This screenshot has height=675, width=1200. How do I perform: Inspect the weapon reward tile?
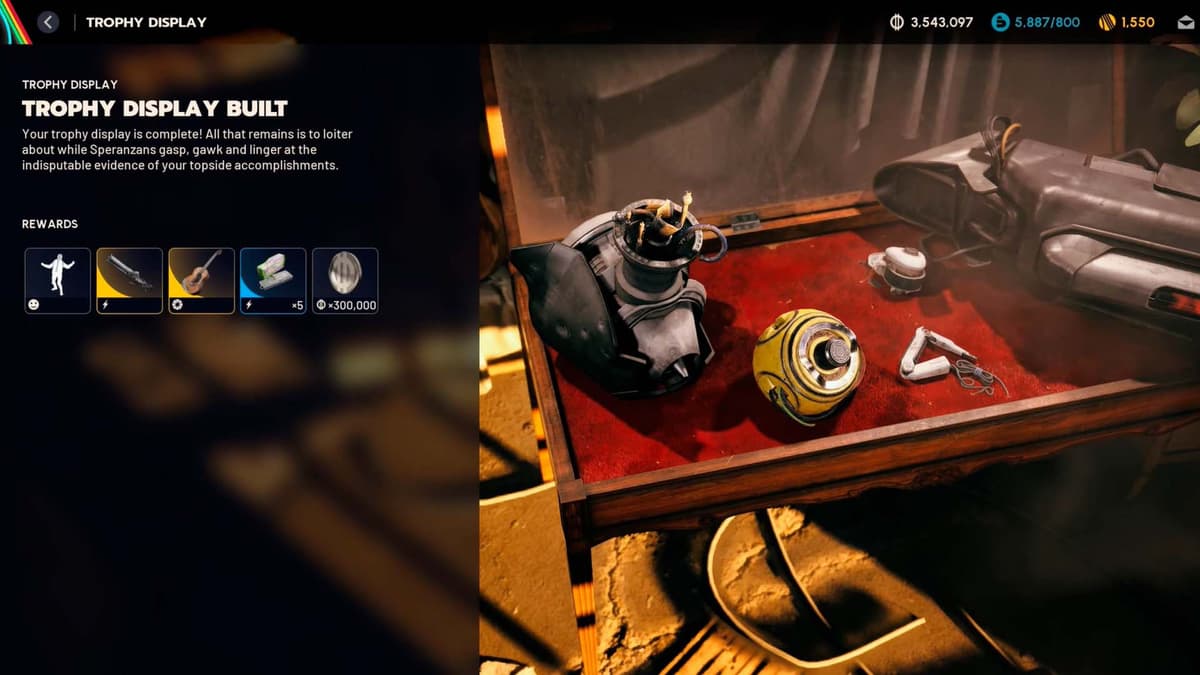[129, 281]
